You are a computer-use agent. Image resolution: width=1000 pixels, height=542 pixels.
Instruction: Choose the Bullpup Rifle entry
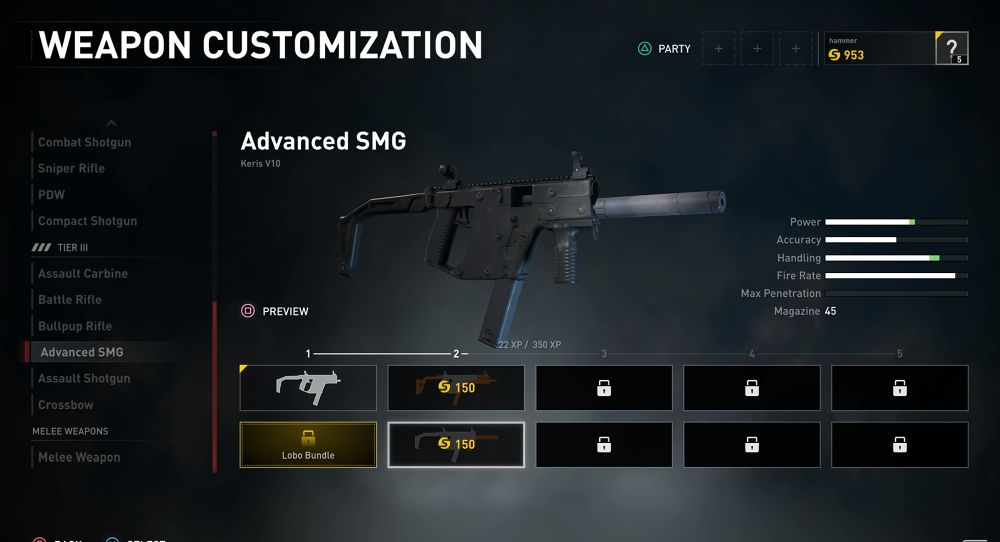click(75, 326)
